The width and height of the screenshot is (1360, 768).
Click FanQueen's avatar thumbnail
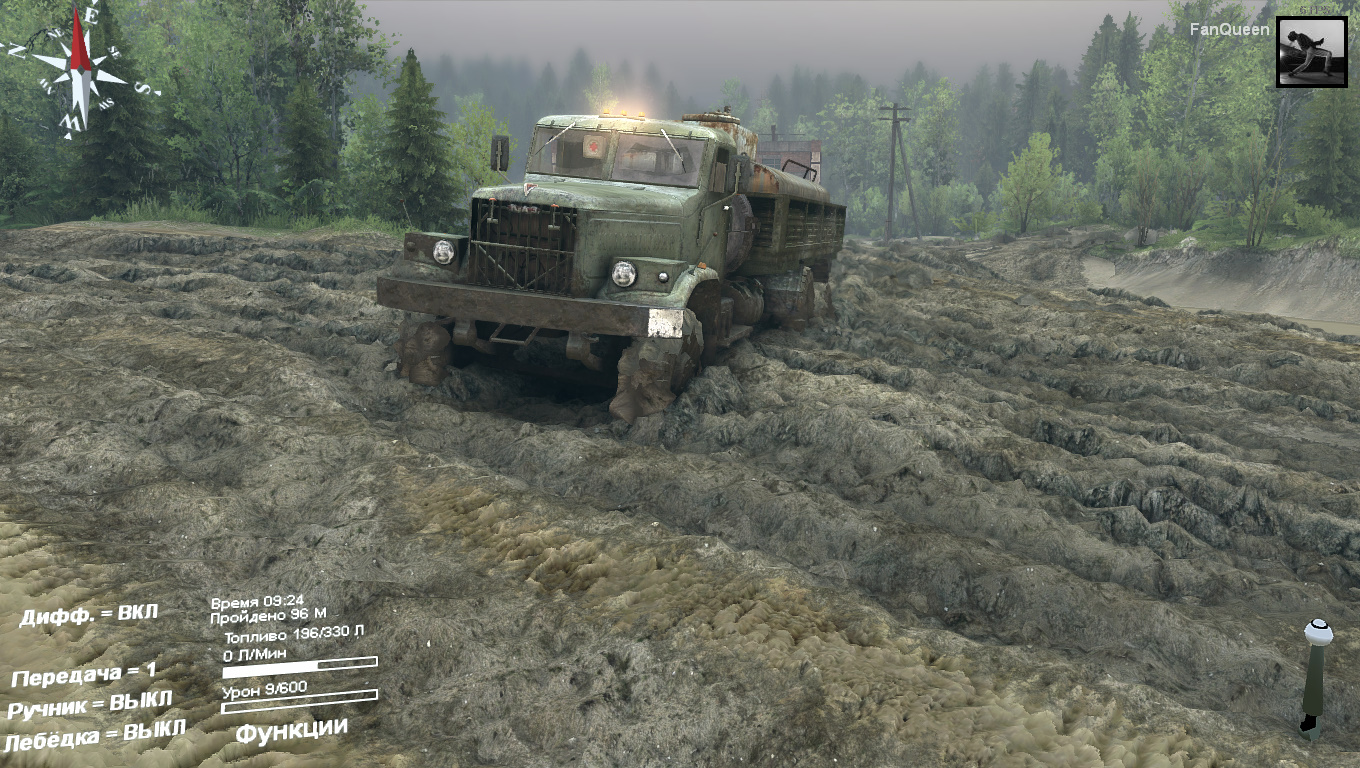click(x=1311, y=50)
